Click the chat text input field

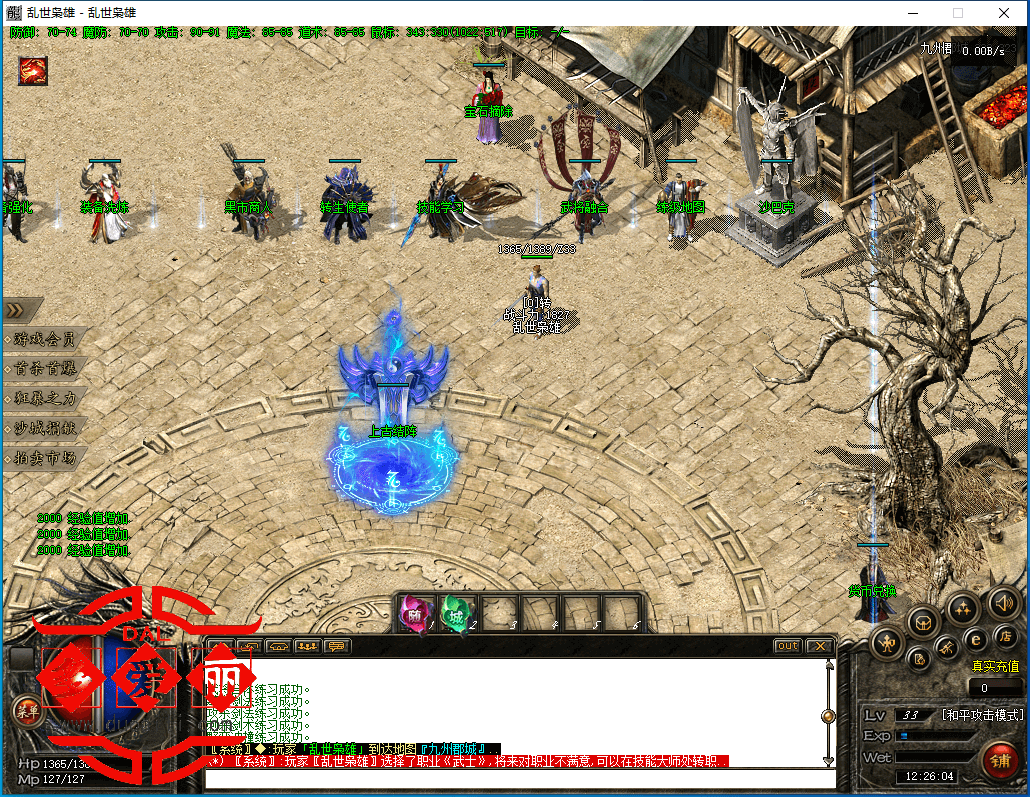pos(518,779)
